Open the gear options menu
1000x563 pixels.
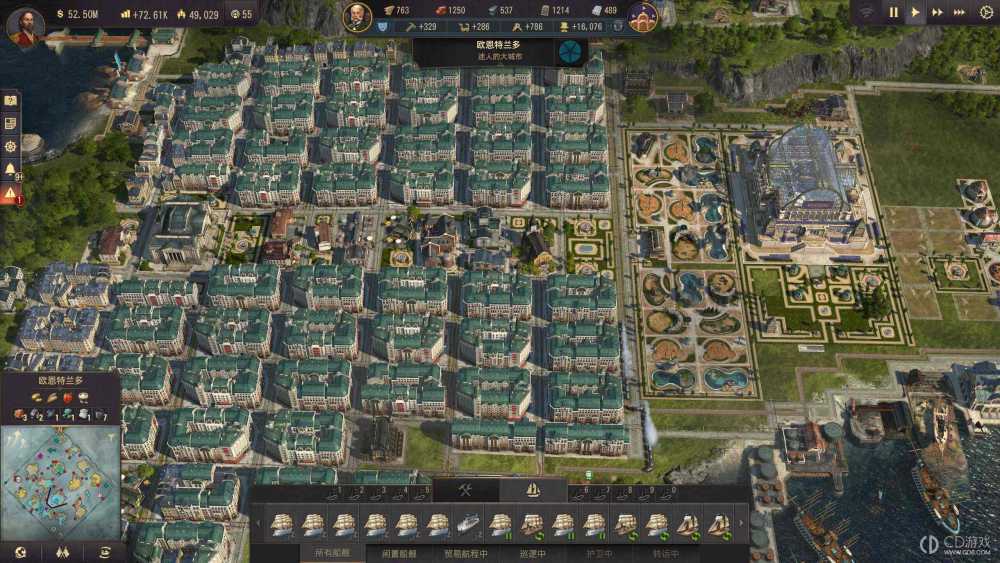(x=985, y=13)
